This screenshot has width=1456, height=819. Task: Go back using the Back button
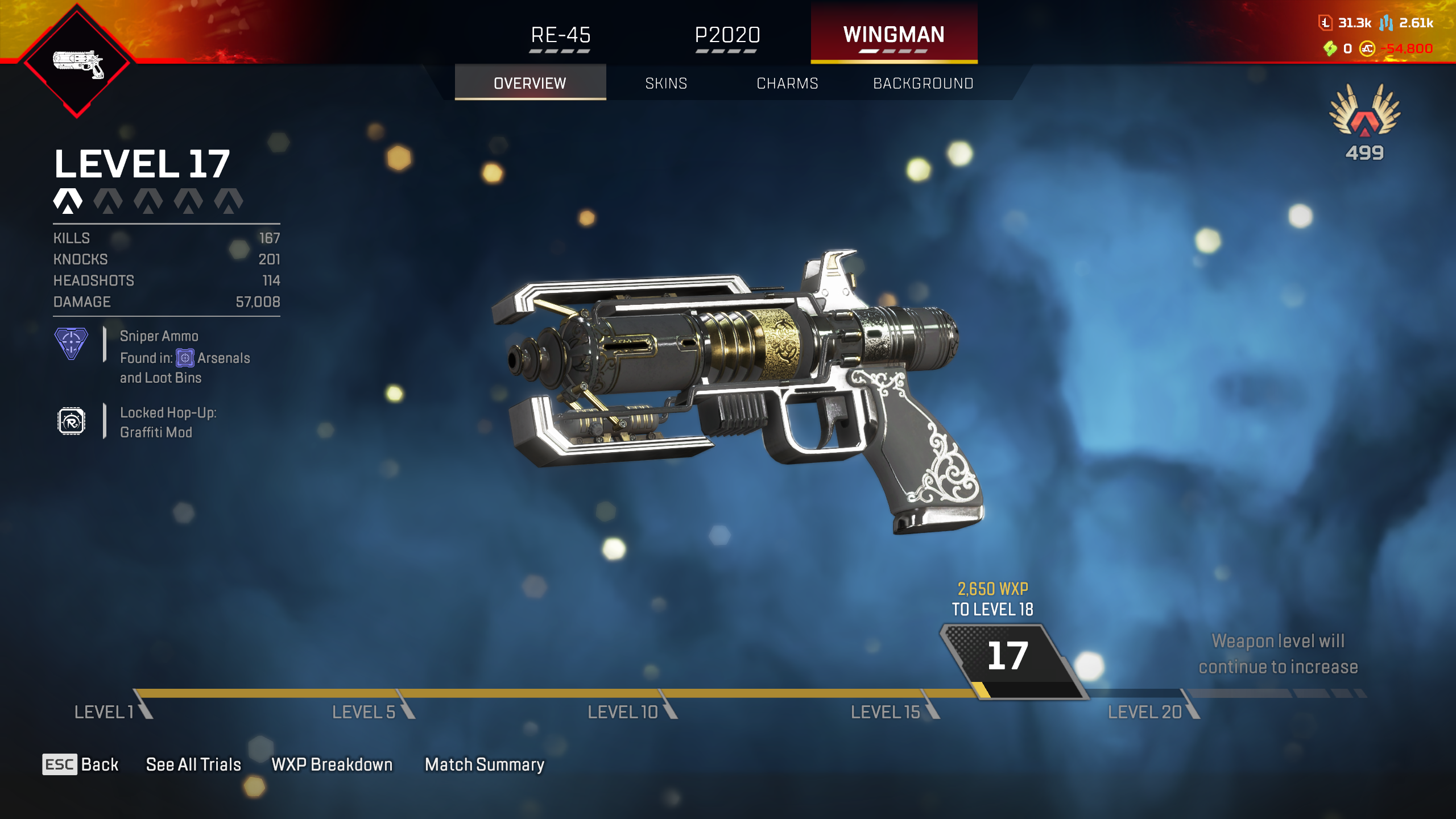[81, 764]
